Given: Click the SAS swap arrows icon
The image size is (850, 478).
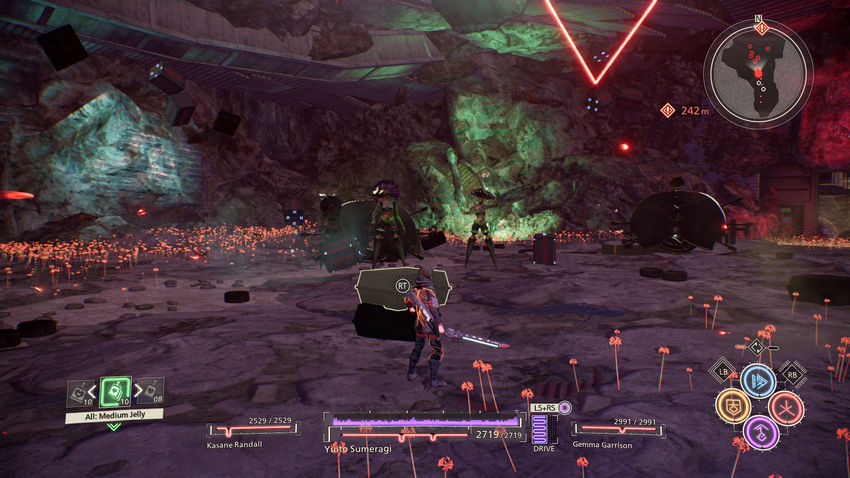Looking at the screenshot, I should click(757, 347).
